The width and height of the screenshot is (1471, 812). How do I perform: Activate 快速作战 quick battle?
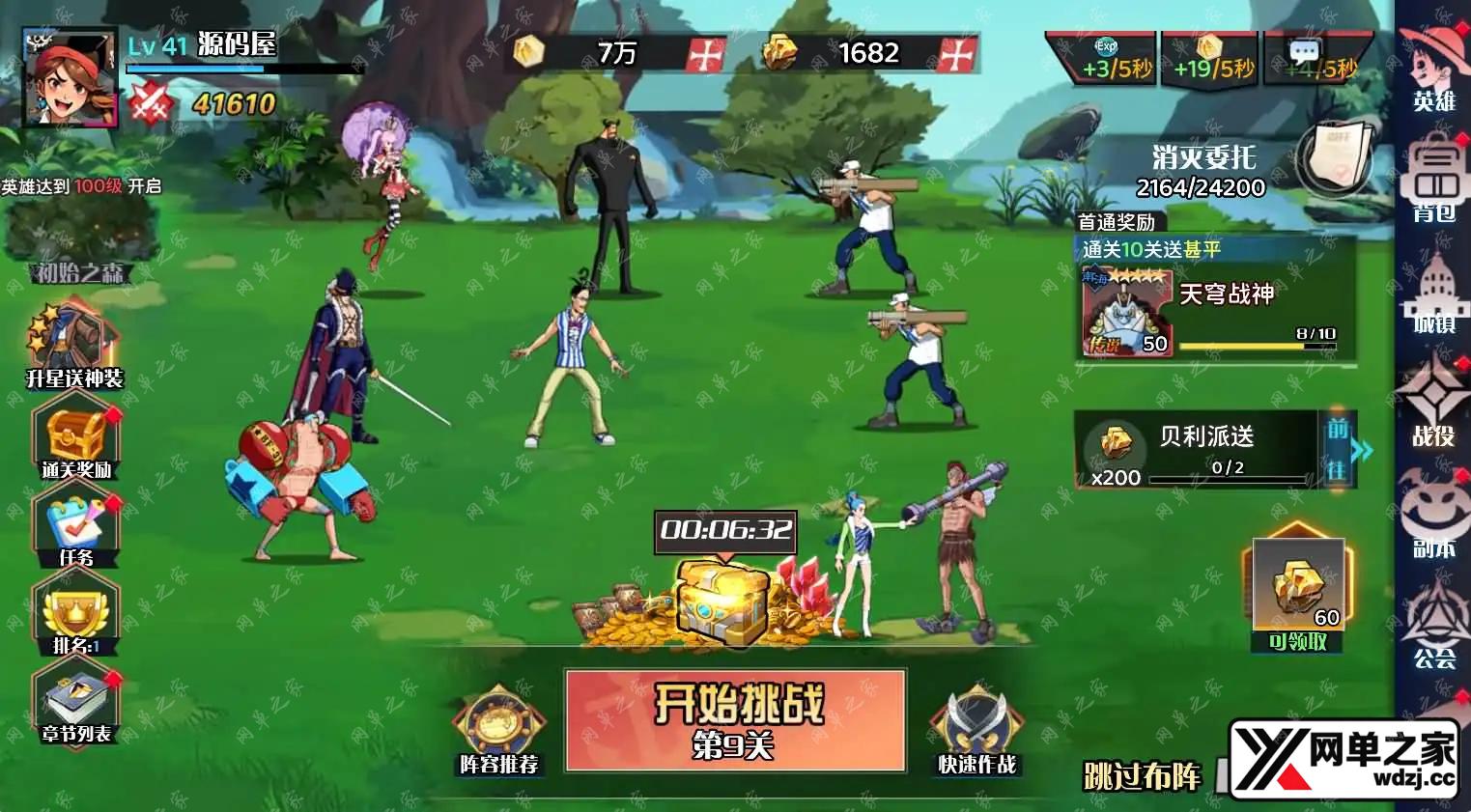click(x=976, y=730)
